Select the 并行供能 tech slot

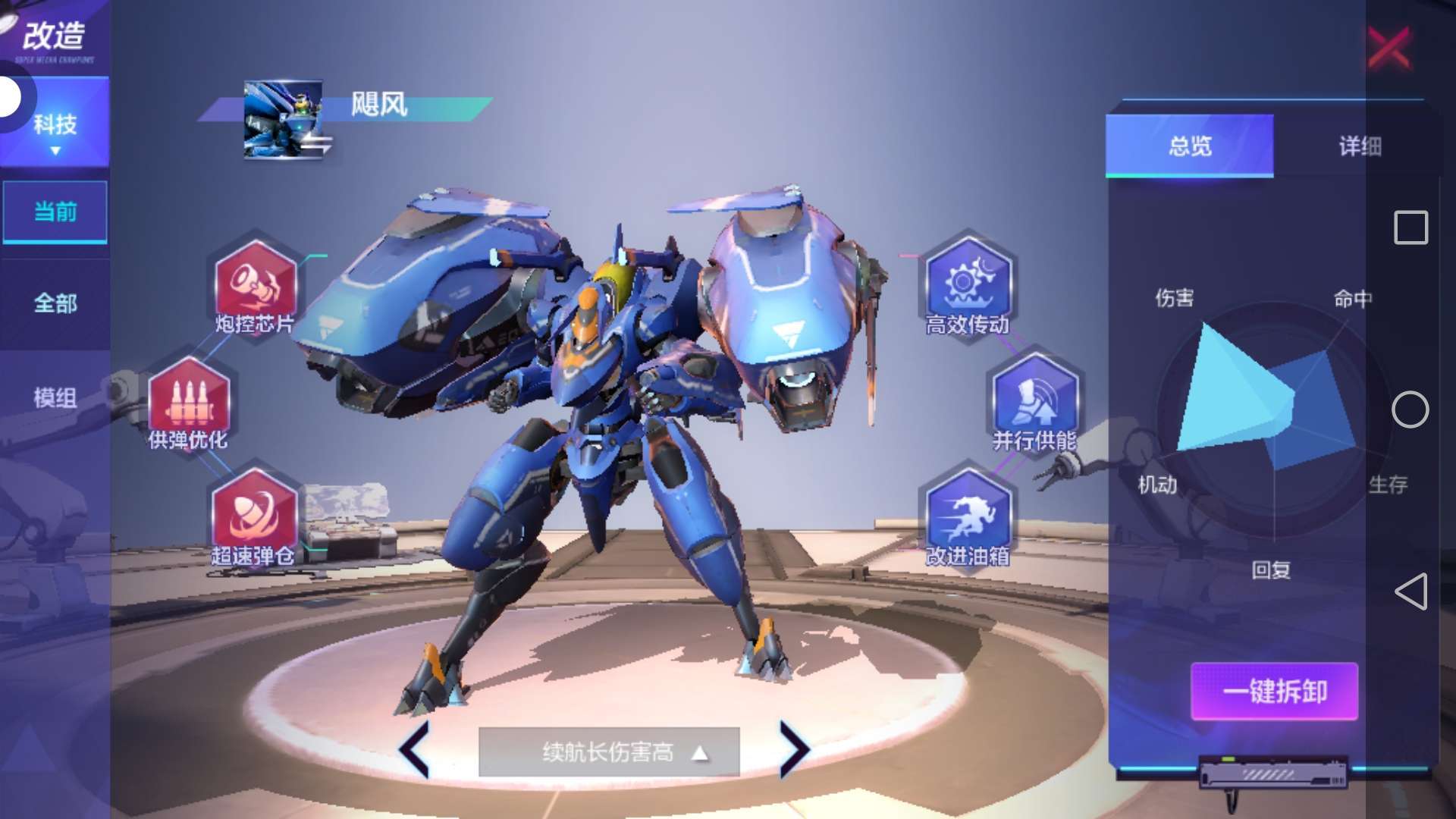(x=1034, y=397)
